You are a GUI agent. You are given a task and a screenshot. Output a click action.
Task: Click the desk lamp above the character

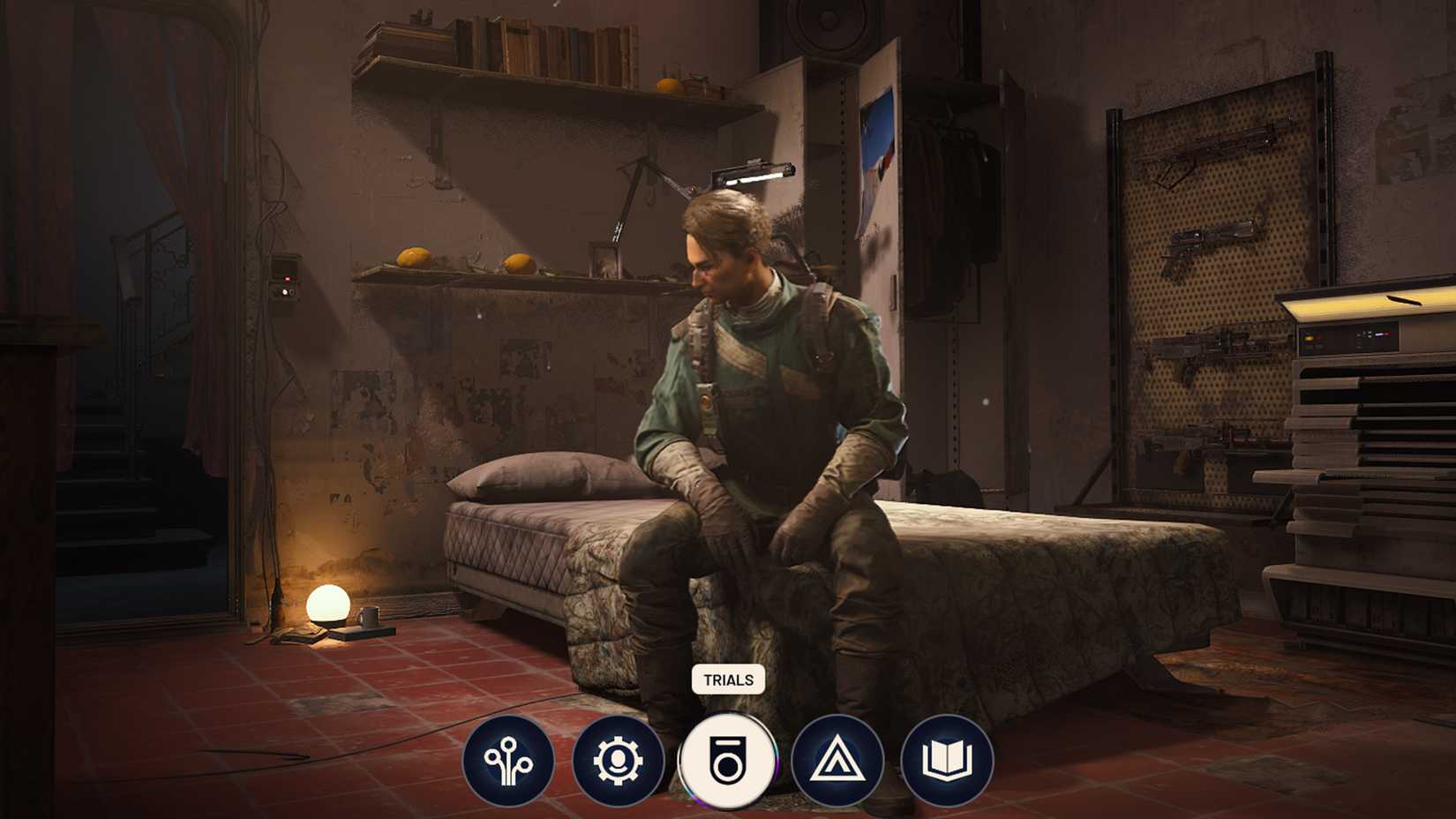point(754,169)
